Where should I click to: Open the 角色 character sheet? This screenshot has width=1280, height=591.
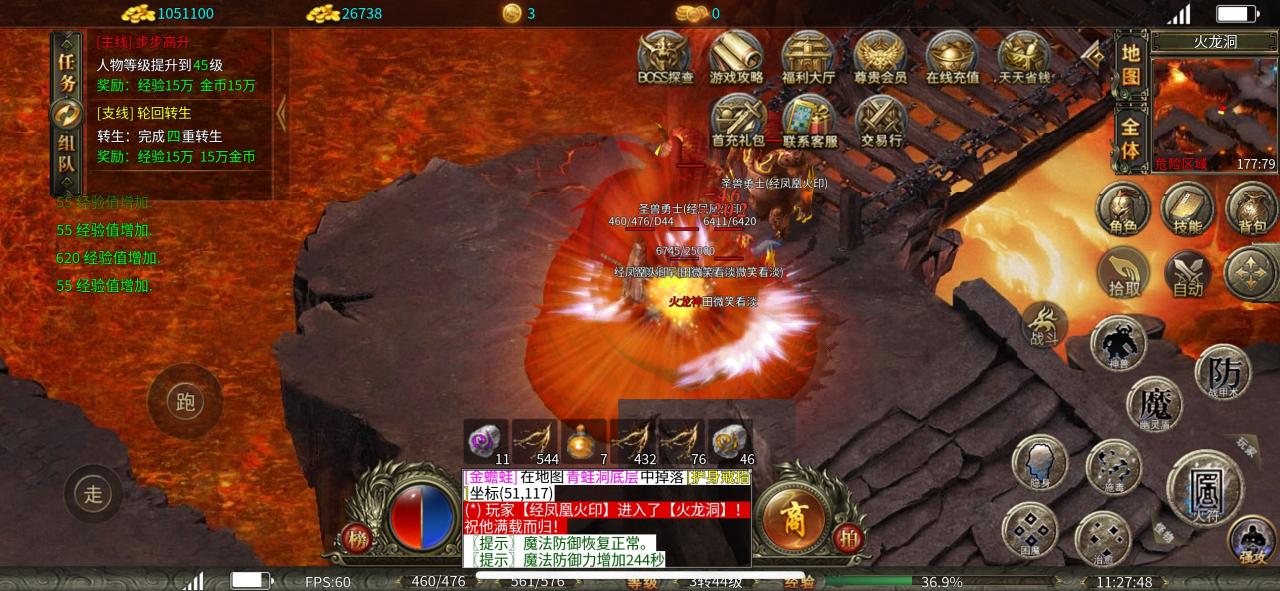(x=1123, y=209)
